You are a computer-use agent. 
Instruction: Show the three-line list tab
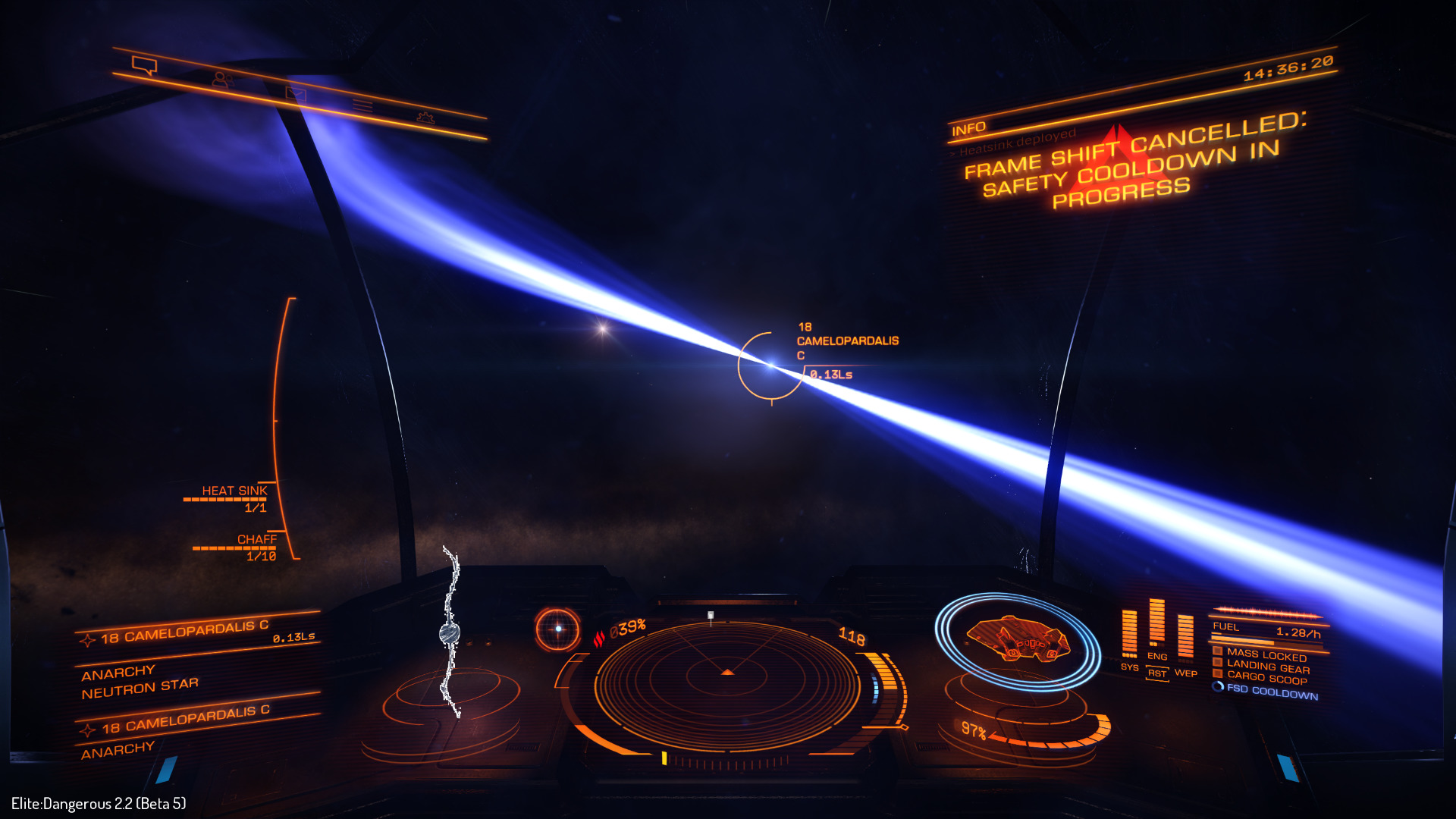(x=362, y=105)
